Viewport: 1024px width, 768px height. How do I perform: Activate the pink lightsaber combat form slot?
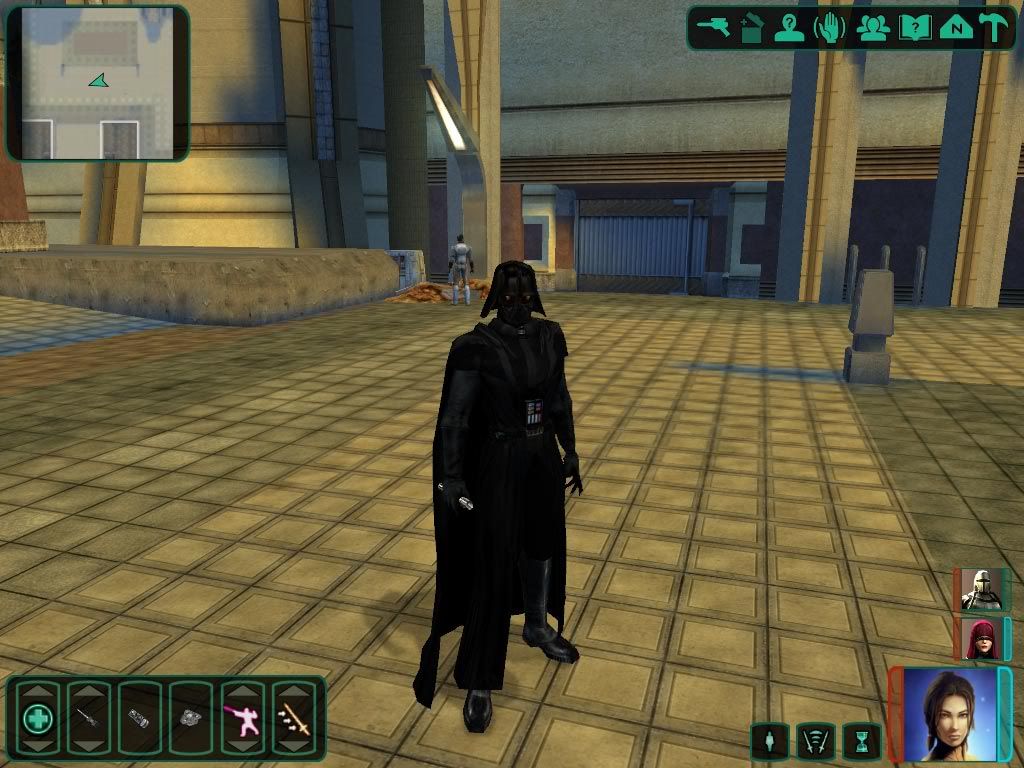[242, 717]
